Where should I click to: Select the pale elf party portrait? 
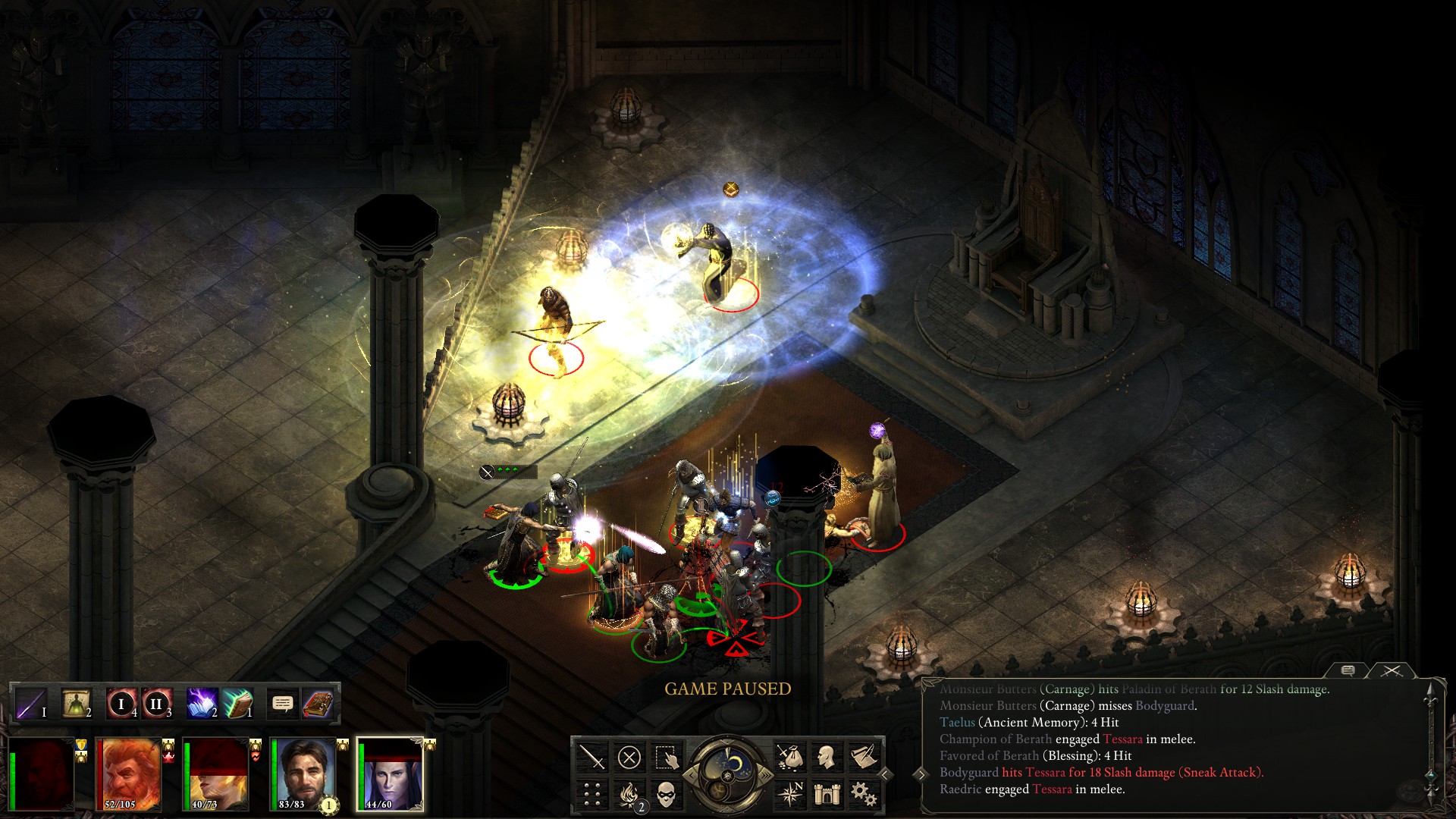point(391,773)
